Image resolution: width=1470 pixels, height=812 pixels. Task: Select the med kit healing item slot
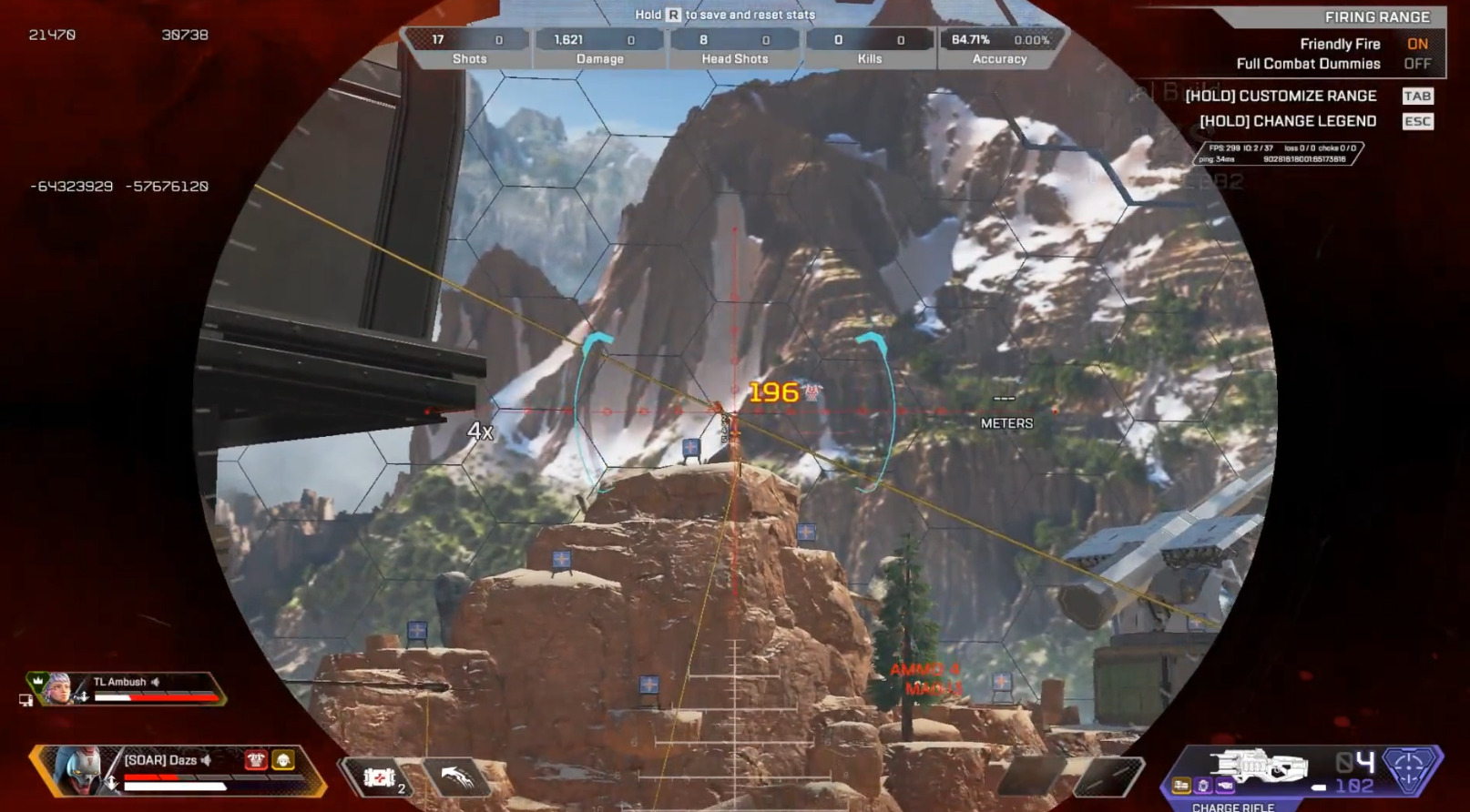(x=380, y=777)
